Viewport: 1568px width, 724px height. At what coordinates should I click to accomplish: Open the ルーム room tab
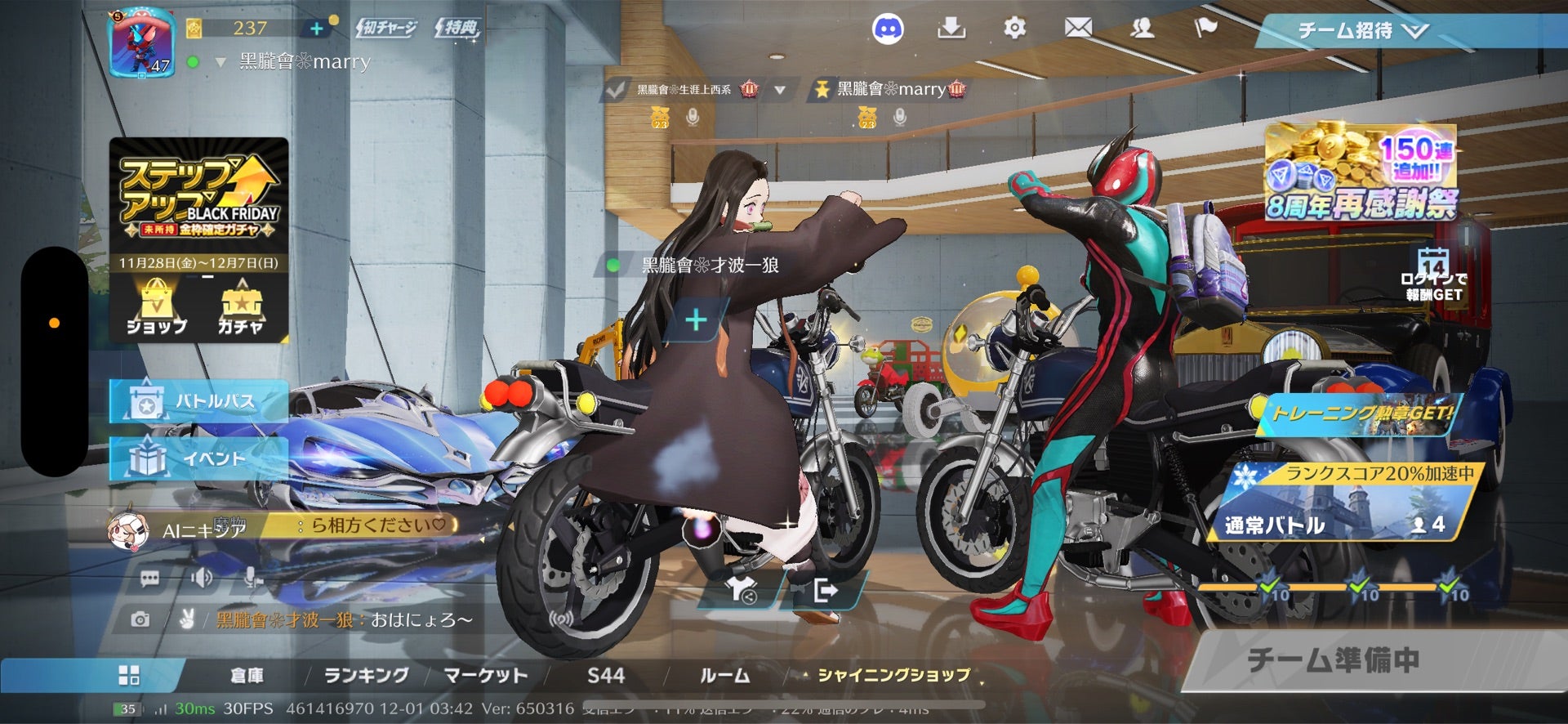click(724, 676)
